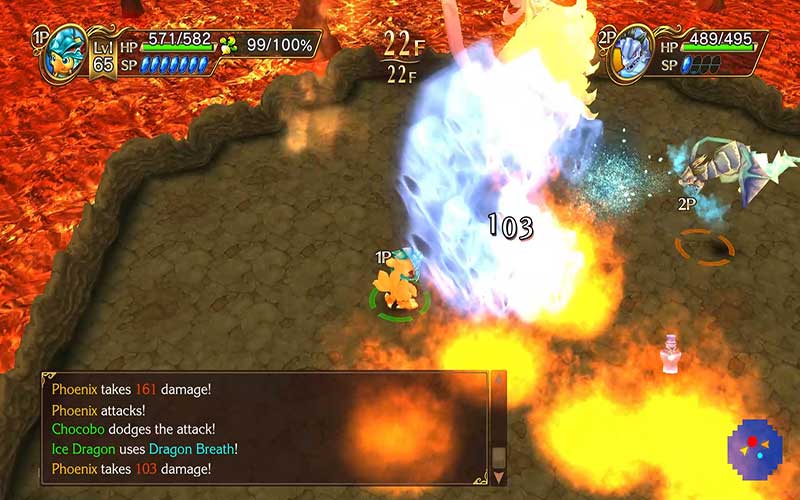The height and width of the screenshot is (500, 800).
Task: Click the message log scrollbar thumb
Action: pyautogui.click(x=499, y=456)
